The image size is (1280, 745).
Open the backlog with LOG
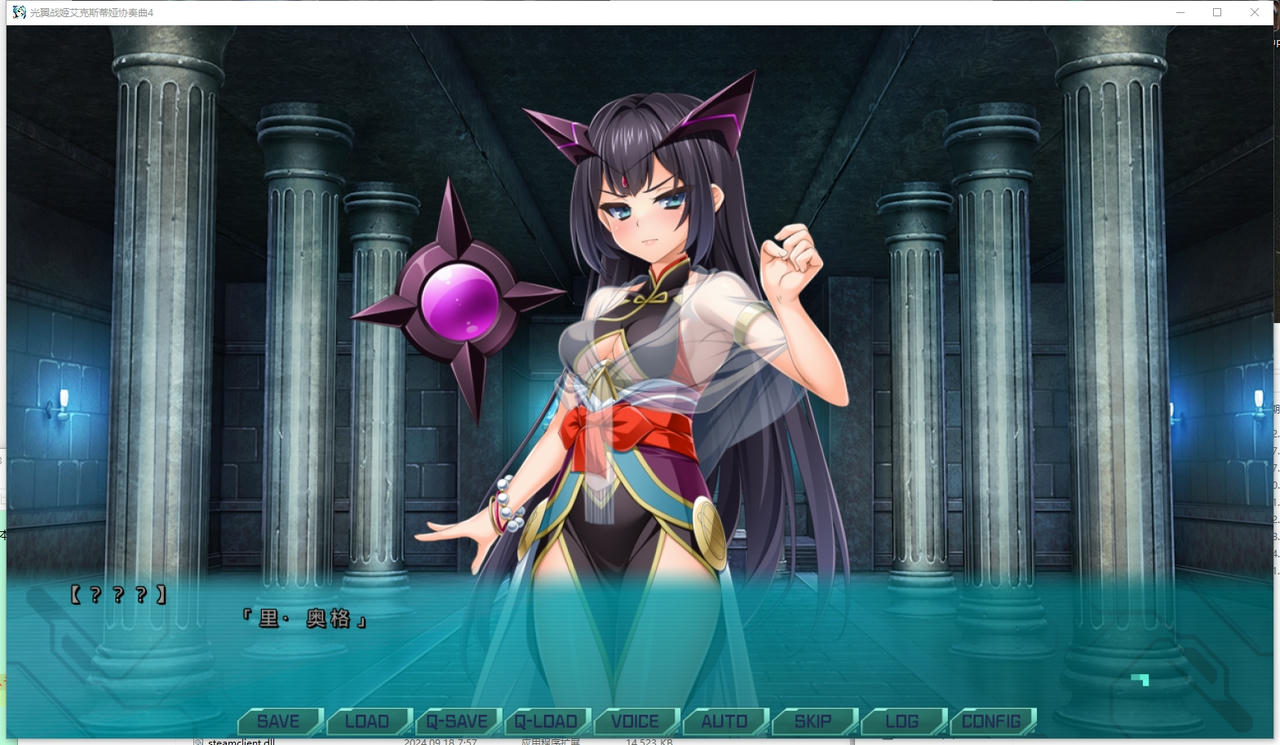pos(903,720)
